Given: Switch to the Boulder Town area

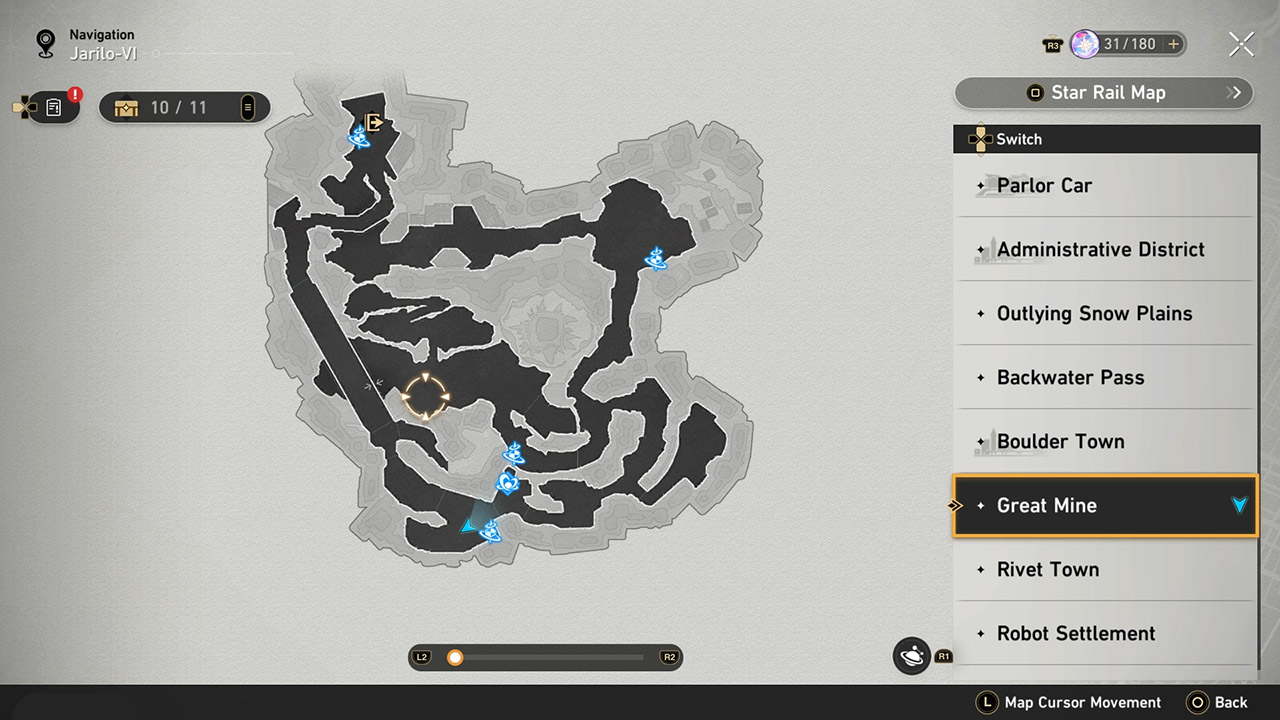Looking at the screenshot, I should (x=1061, y=441).
